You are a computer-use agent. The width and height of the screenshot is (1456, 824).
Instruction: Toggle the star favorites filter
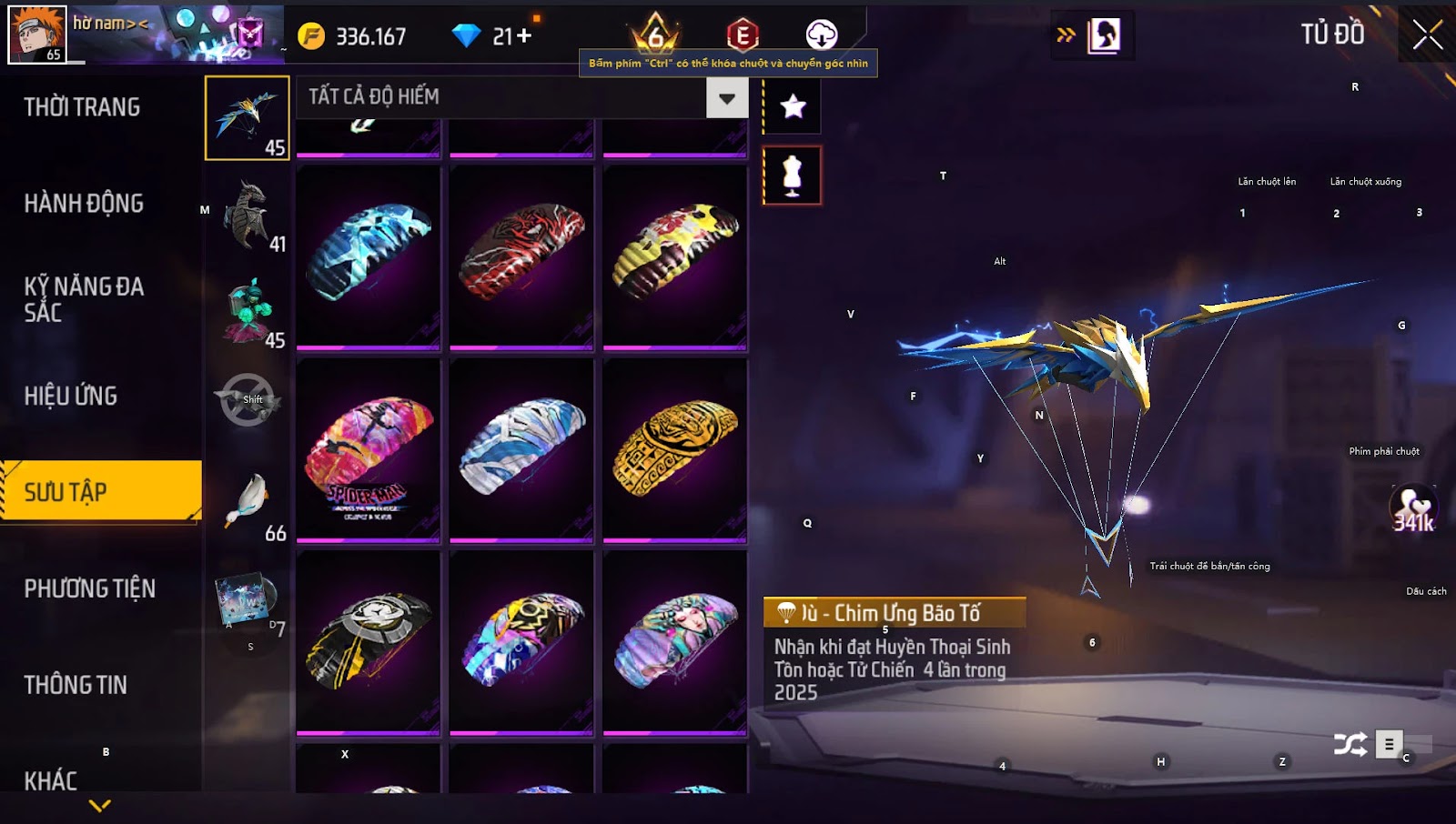pyautogui.click(x=793, y=106)
